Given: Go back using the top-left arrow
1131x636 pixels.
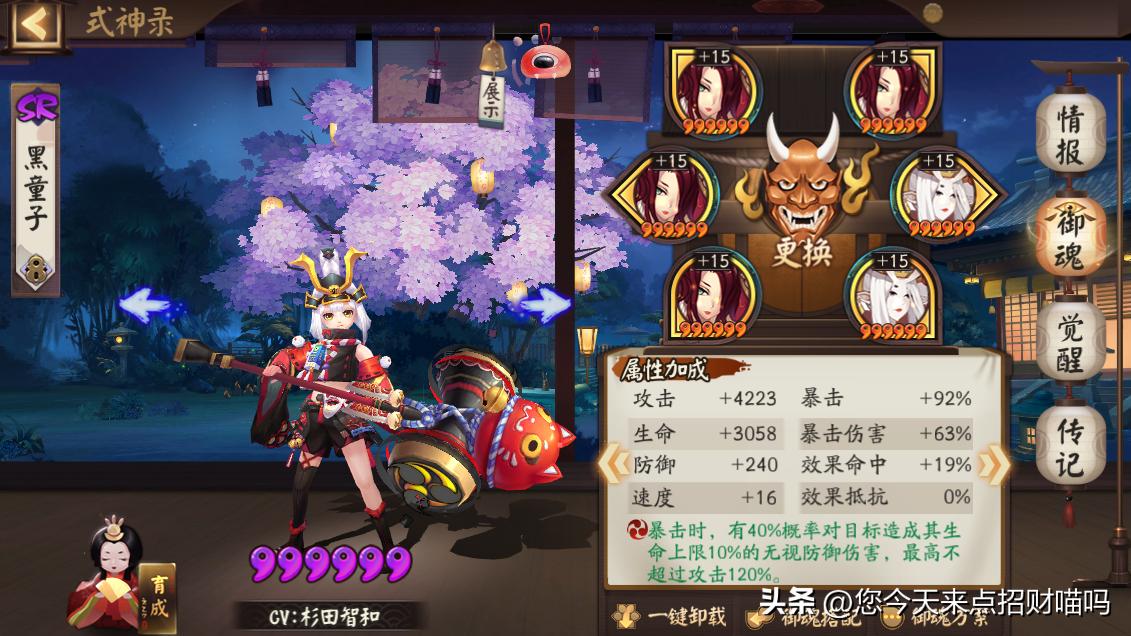Looking at the screenshot, I should (35, 23).
